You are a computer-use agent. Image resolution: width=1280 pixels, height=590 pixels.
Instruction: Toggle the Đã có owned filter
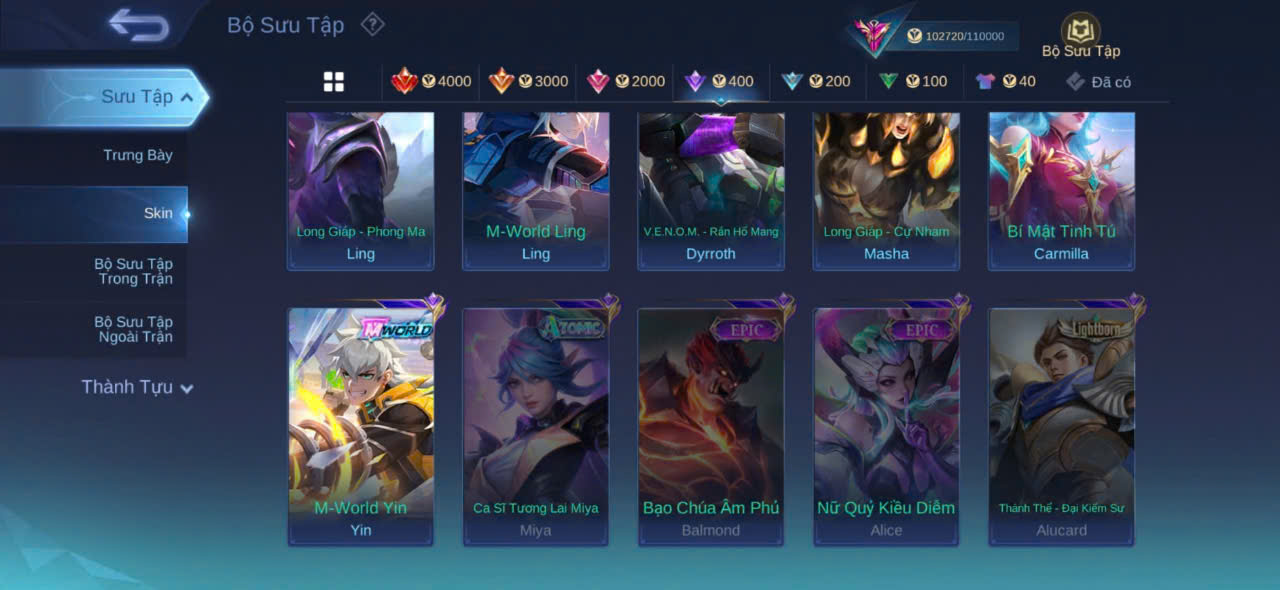coord(1098,82)
